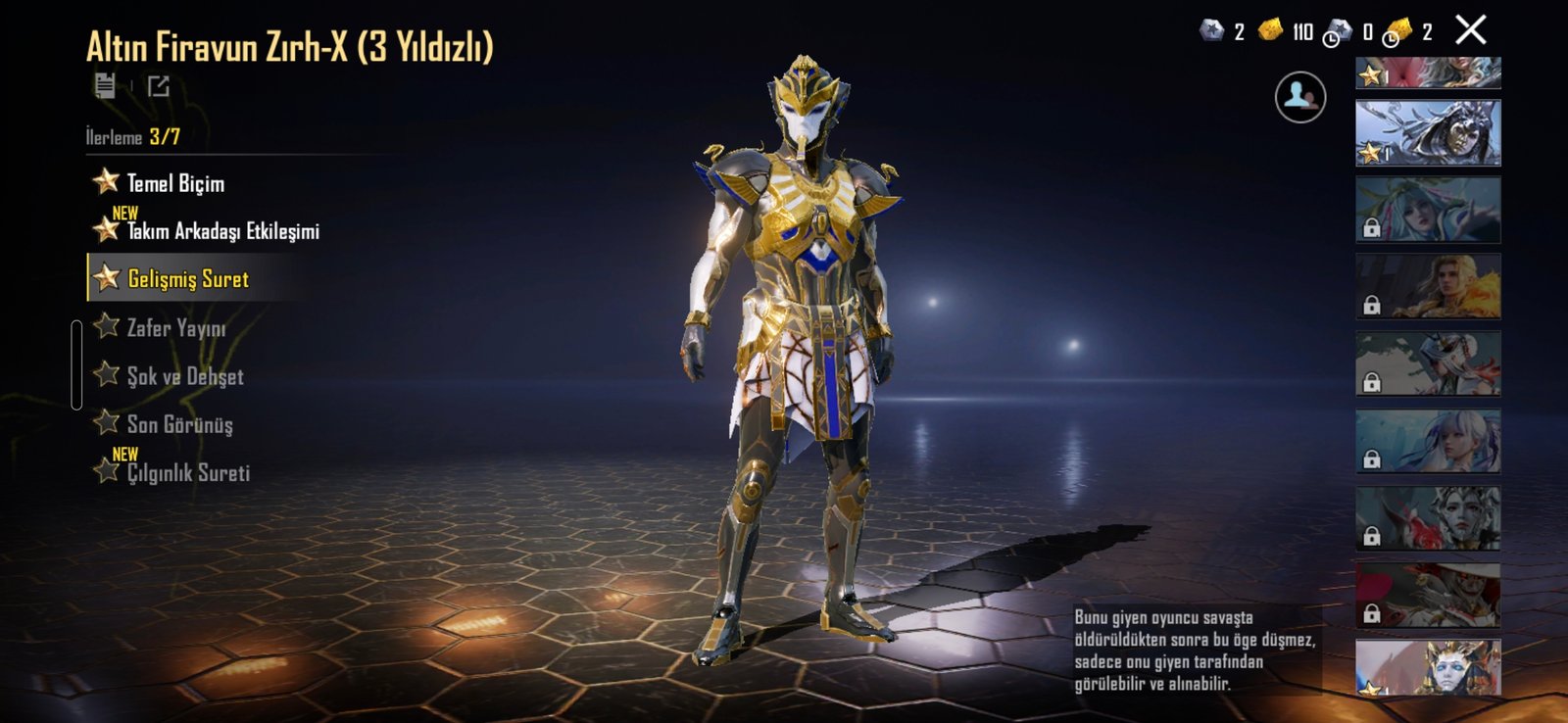
Task: Choose the Gelişmiş Suret level
Action: [187, 279]
